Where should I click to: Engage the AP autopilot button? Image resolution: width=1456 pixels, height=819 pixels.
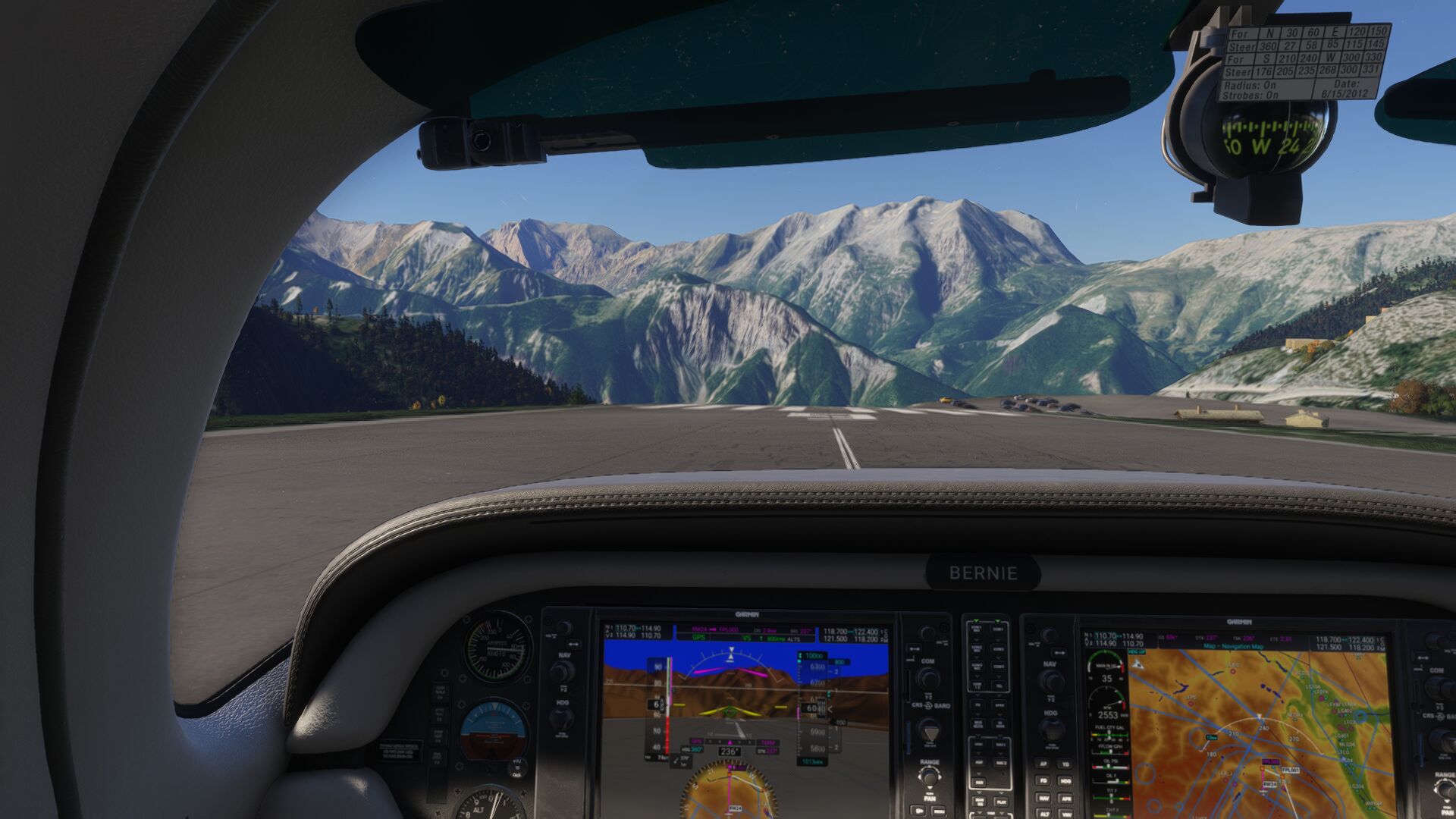pyautogui.click(x=1043, y=764)
